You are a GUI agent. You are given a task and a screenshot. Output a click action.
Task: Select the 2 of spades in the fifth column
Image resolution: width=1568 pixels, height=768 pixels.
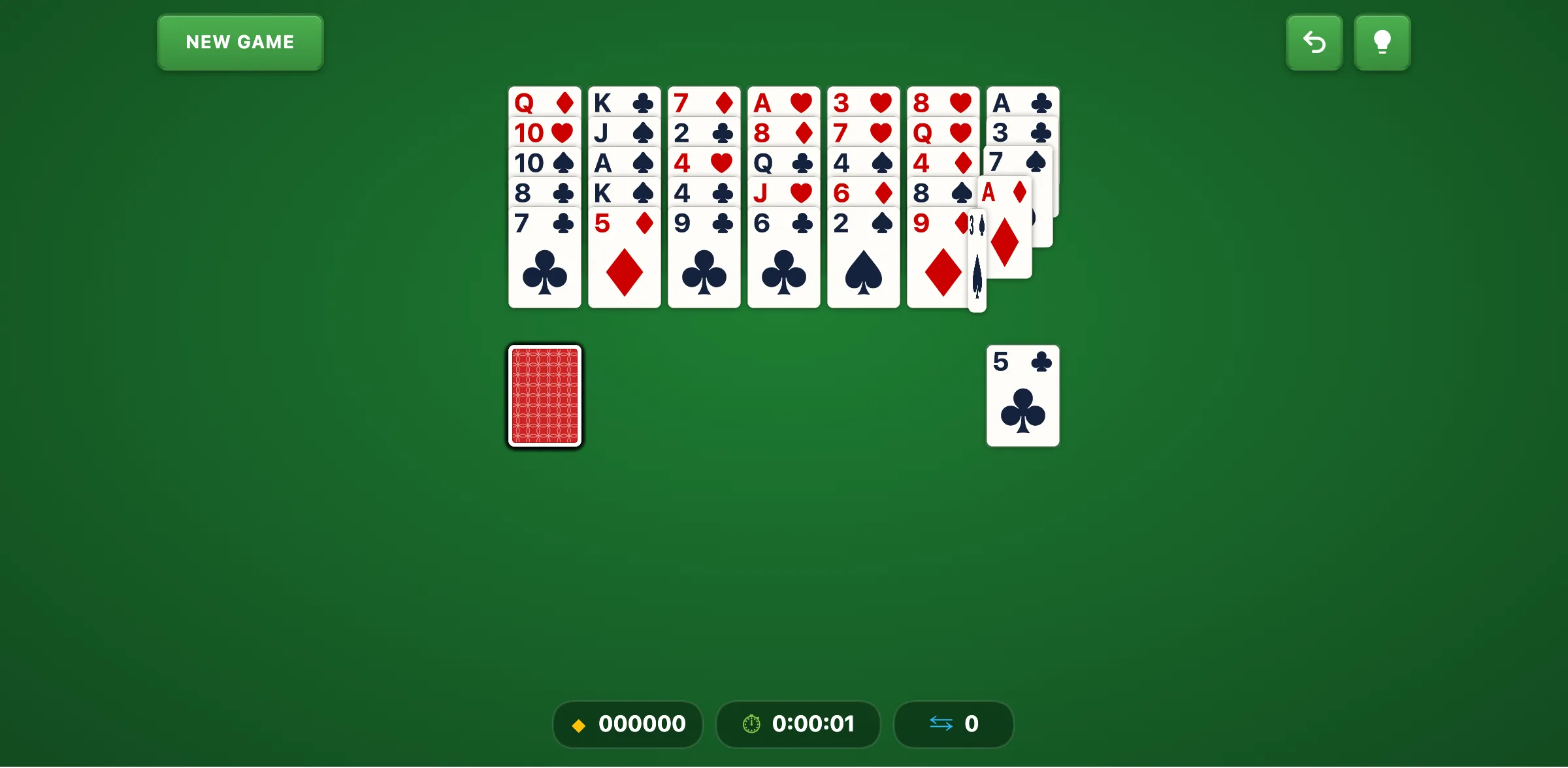(x=863, y=261)
